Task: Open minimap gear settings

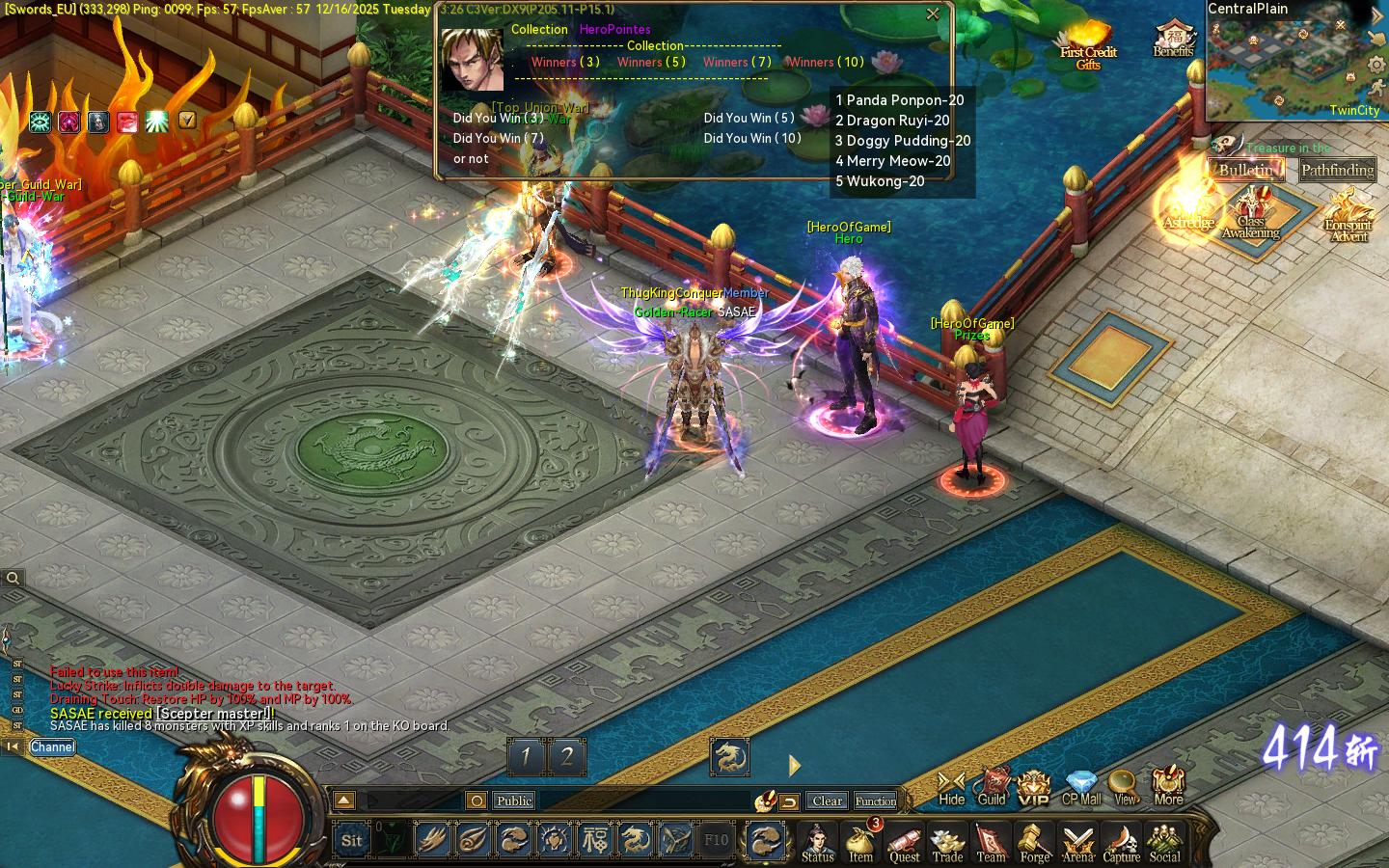Action: pos(1376,66)
